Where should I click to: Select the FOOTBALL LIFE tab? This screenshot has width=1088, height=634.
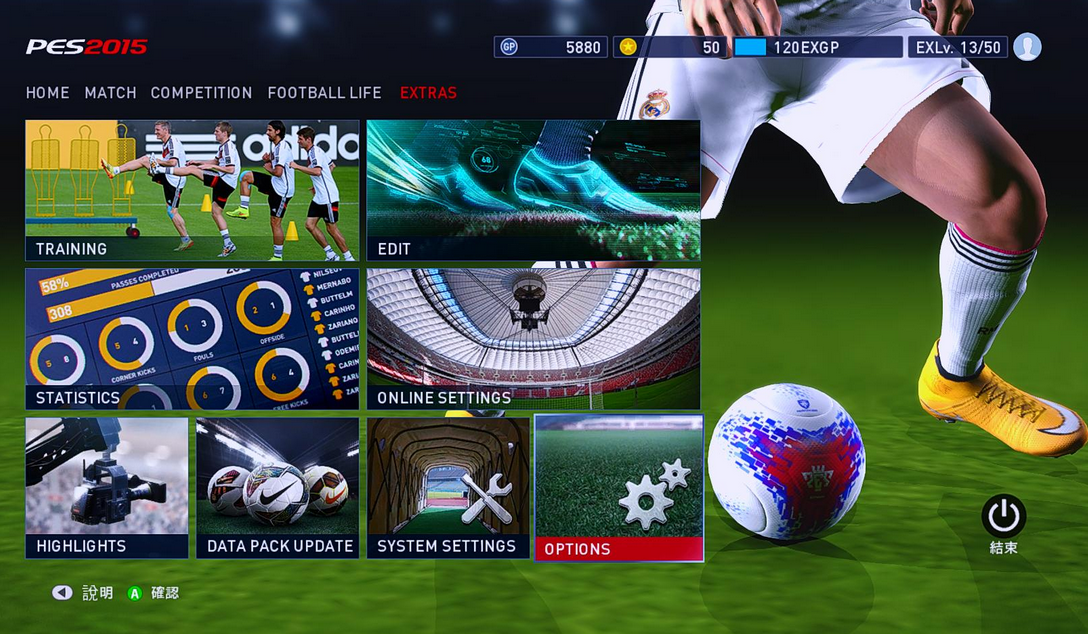pos(324,93)
